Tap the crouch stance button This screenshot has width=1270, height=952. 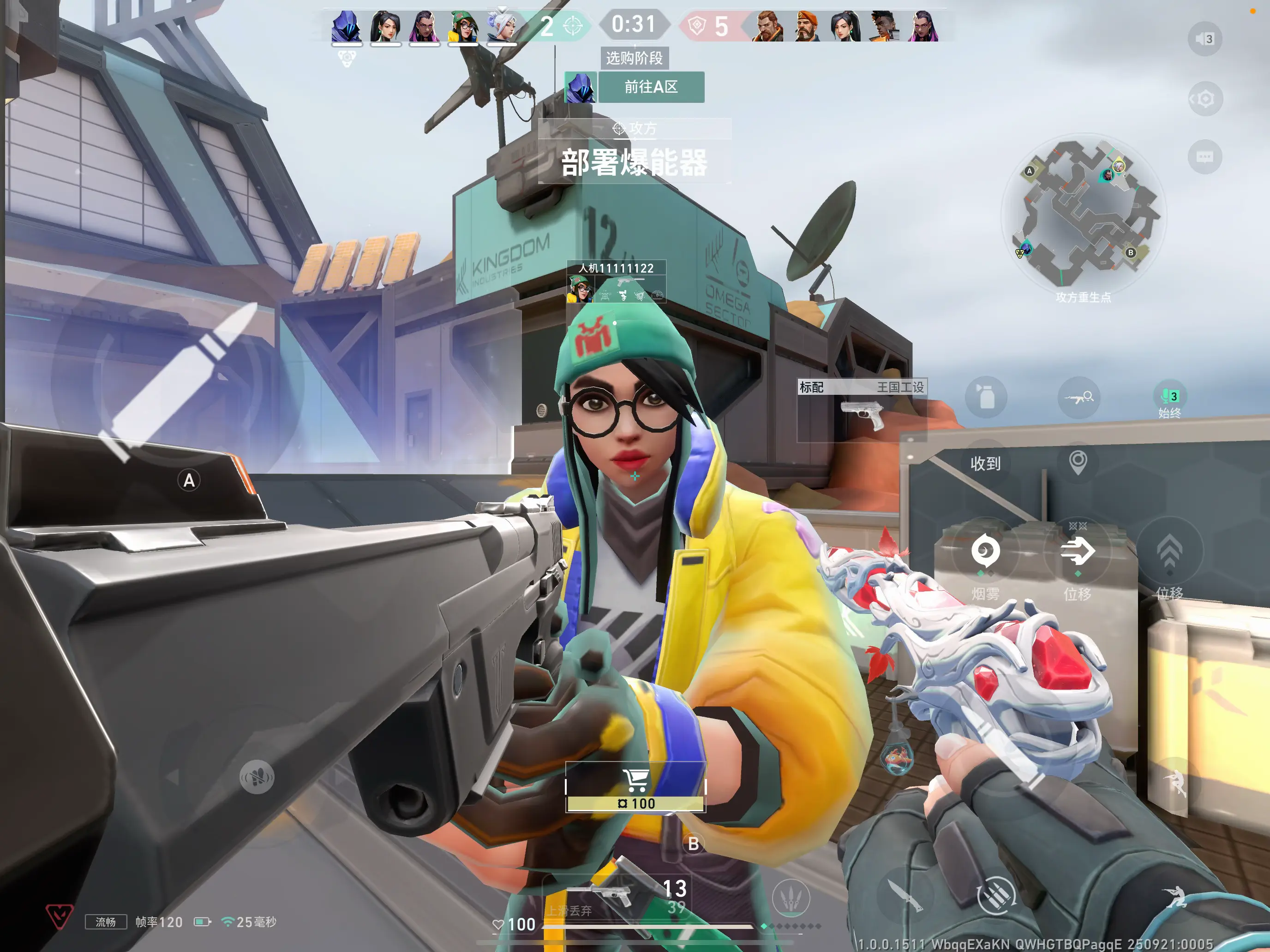[1174, 895]
